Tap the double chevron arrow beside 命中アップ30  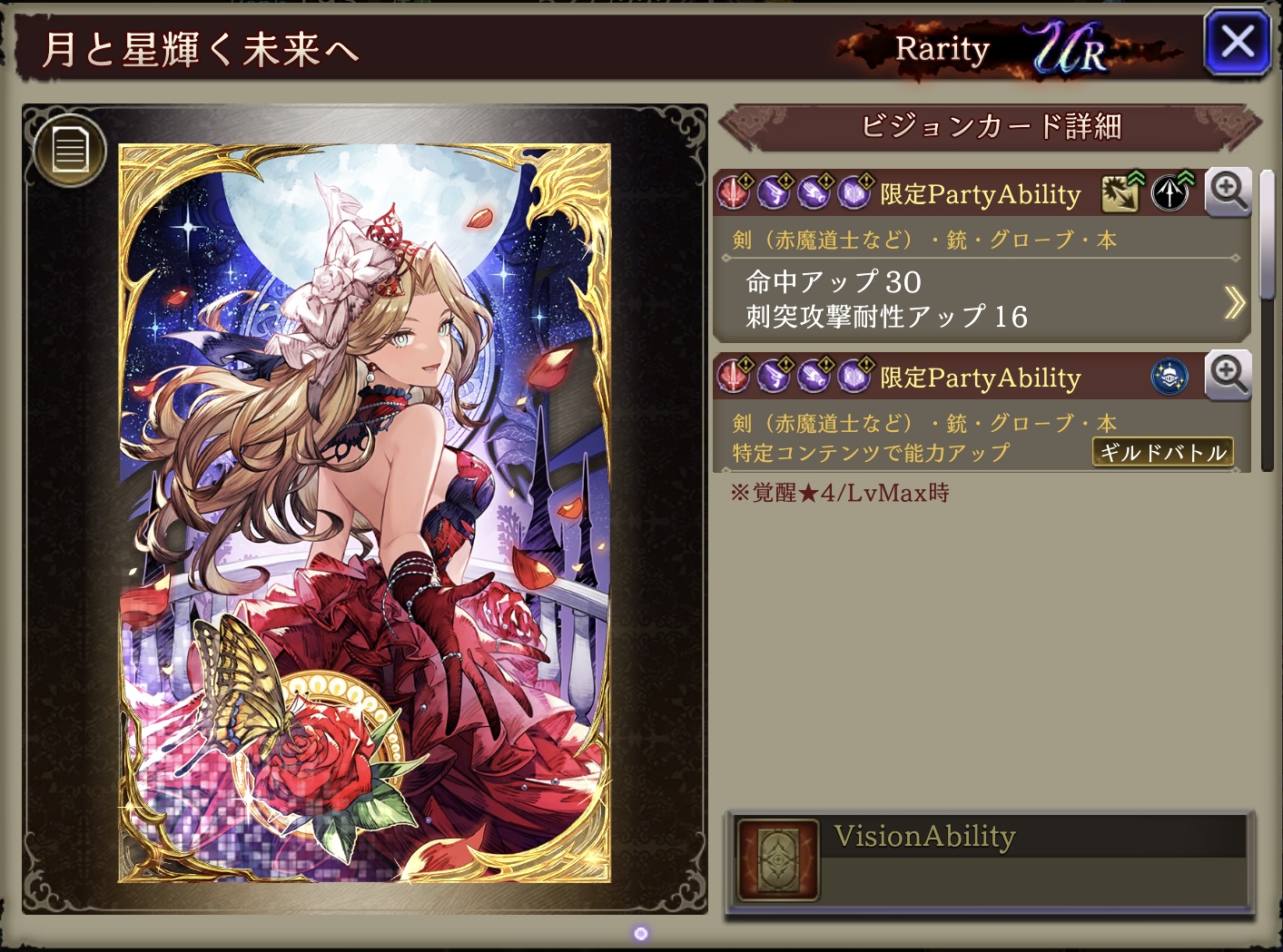(1234, 302)
